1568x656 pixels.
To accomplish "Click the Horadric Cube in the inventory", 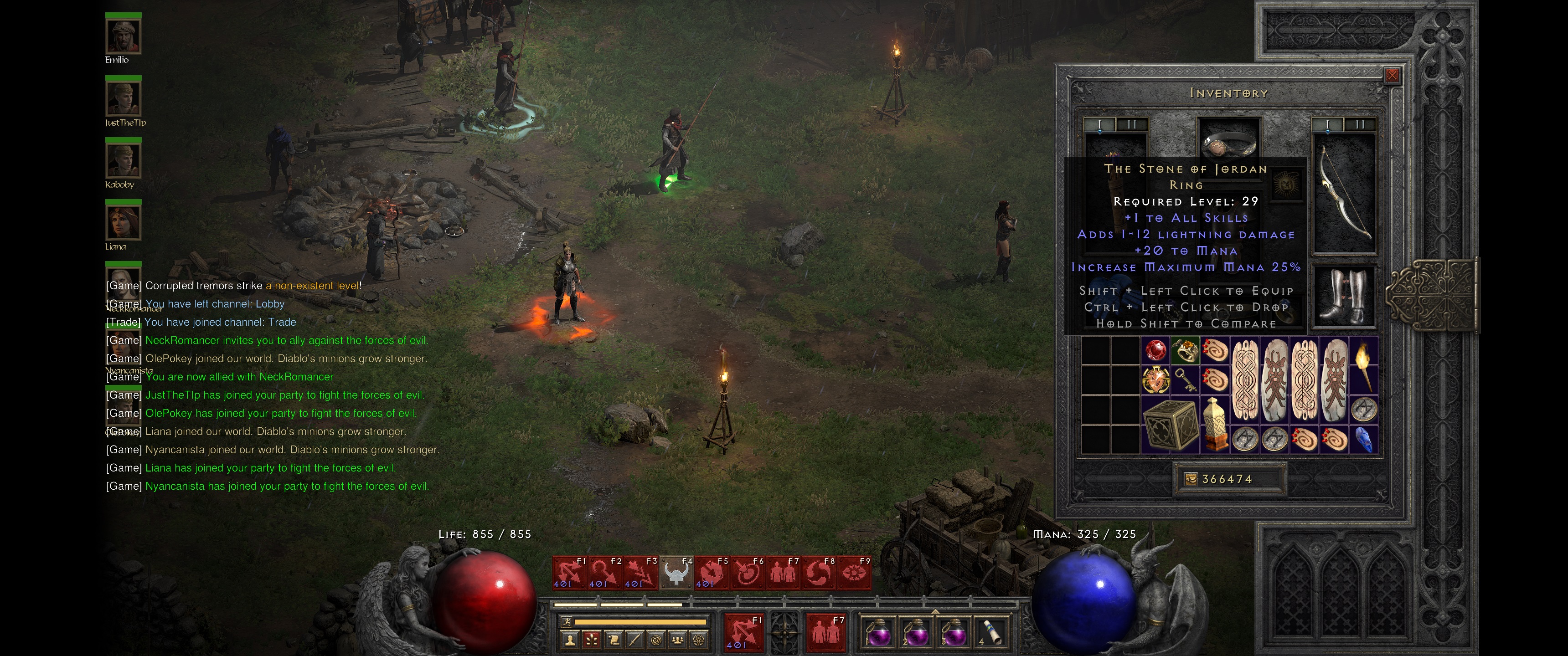I will click(1172, 425).
